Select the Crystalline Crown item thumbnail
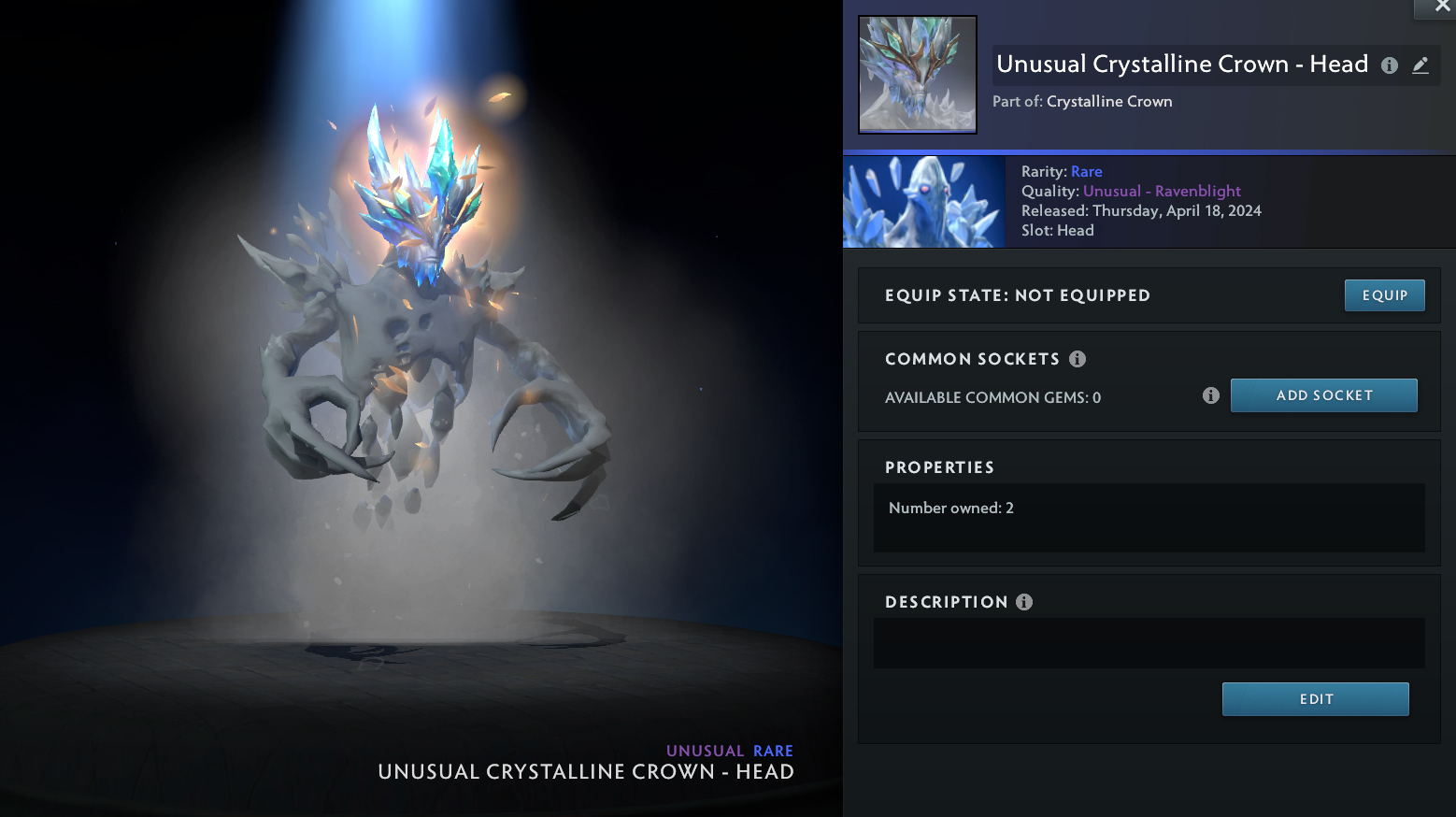 [918, 75]
